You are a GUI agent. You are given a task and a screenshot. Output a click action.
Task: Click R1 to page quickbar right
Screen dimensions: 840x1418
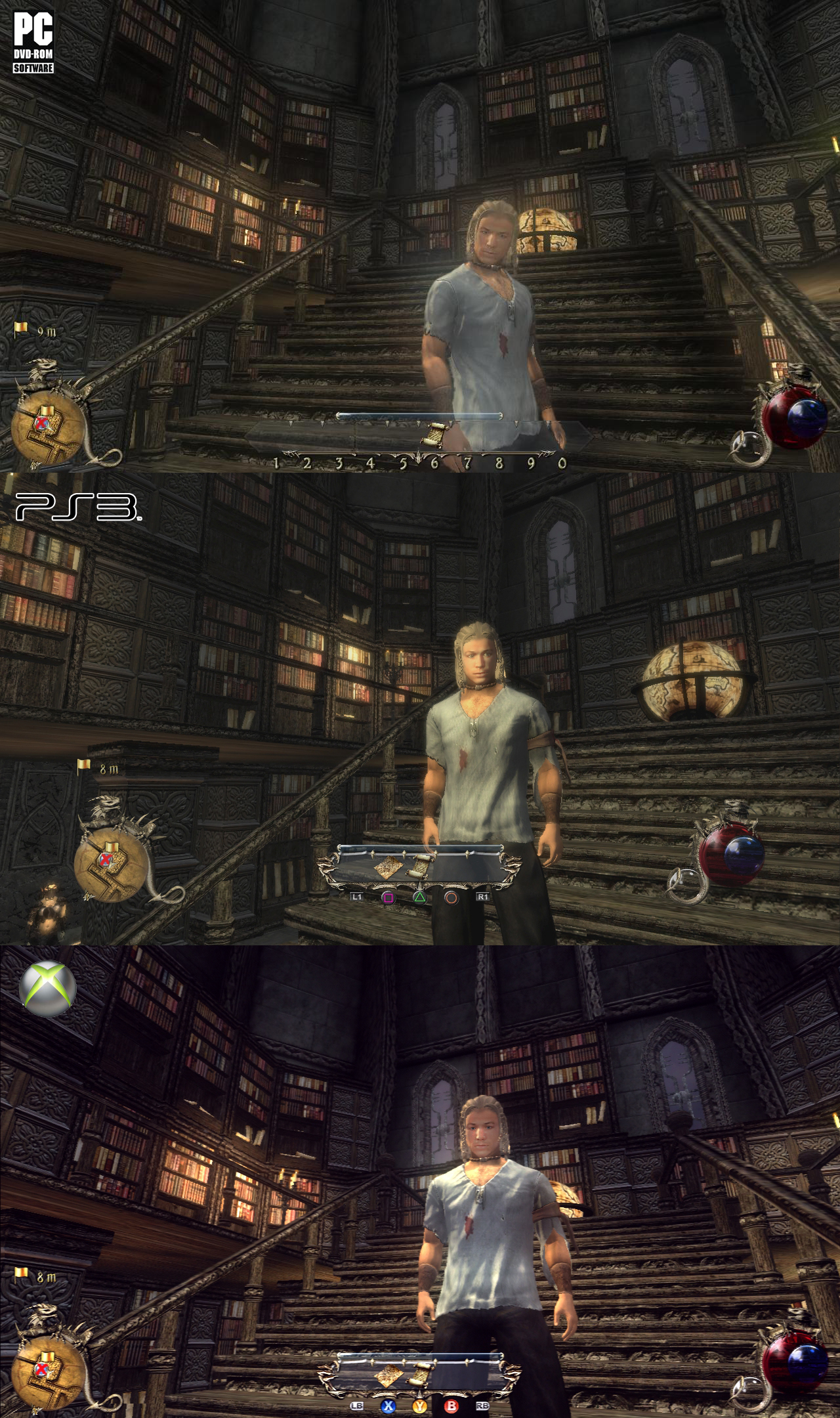[x=483, y=897]
